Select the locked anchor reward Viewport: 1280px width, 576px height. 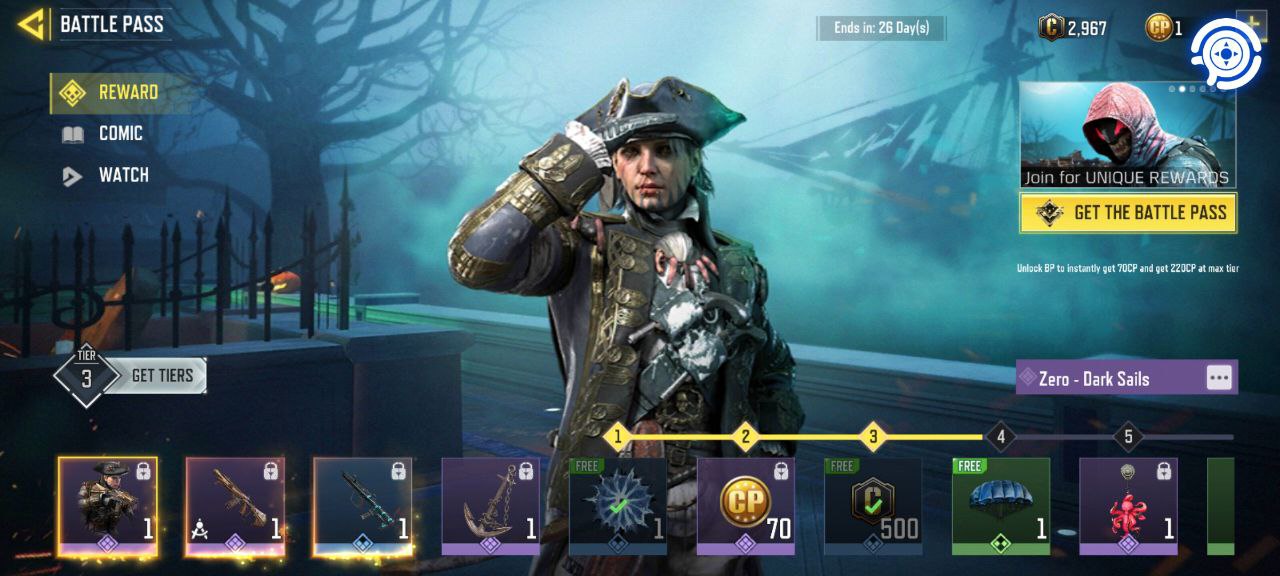(x=491, y=505)
